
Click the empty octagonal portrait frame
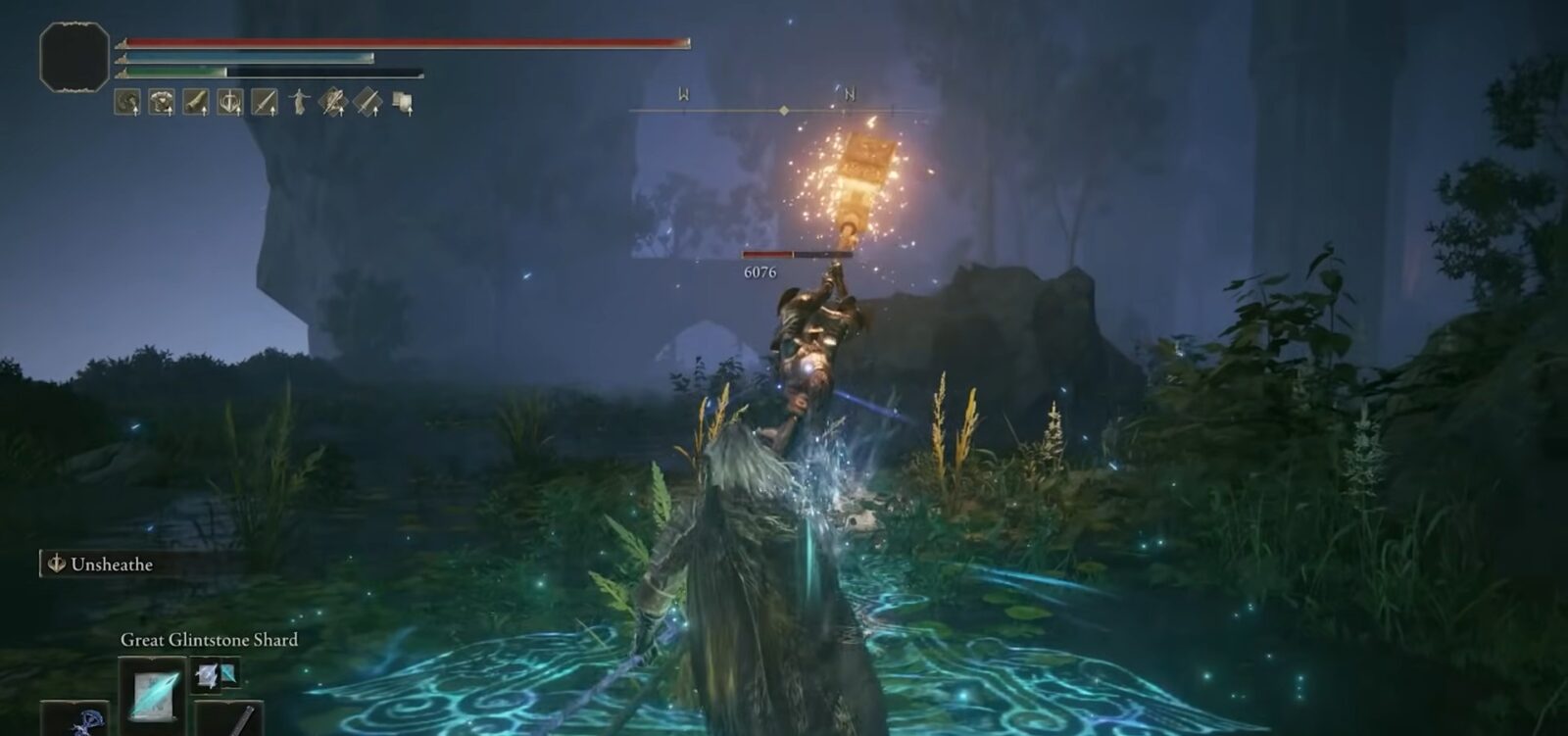tap(74, 57)
